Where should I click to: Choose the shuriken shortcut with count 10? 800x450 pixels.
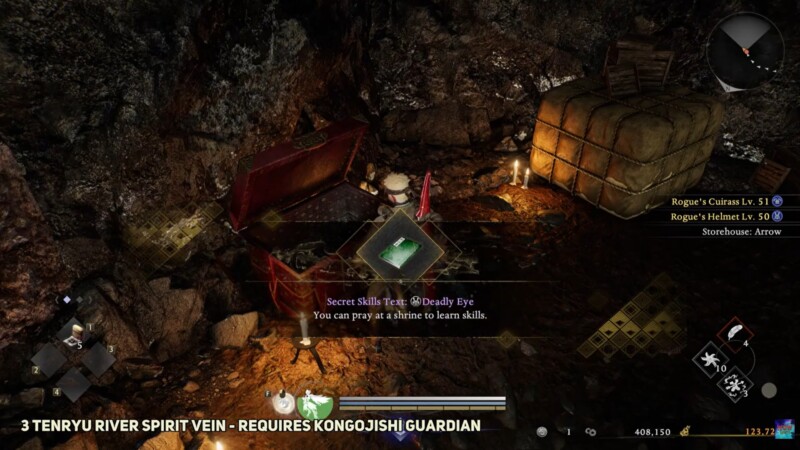pos(711,358)
